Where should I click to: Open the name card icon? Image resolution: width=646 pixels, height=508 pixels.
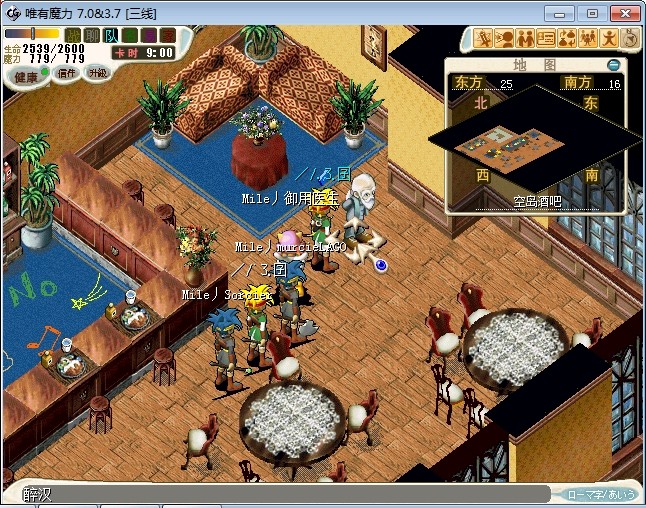click(x=545, y=39)
